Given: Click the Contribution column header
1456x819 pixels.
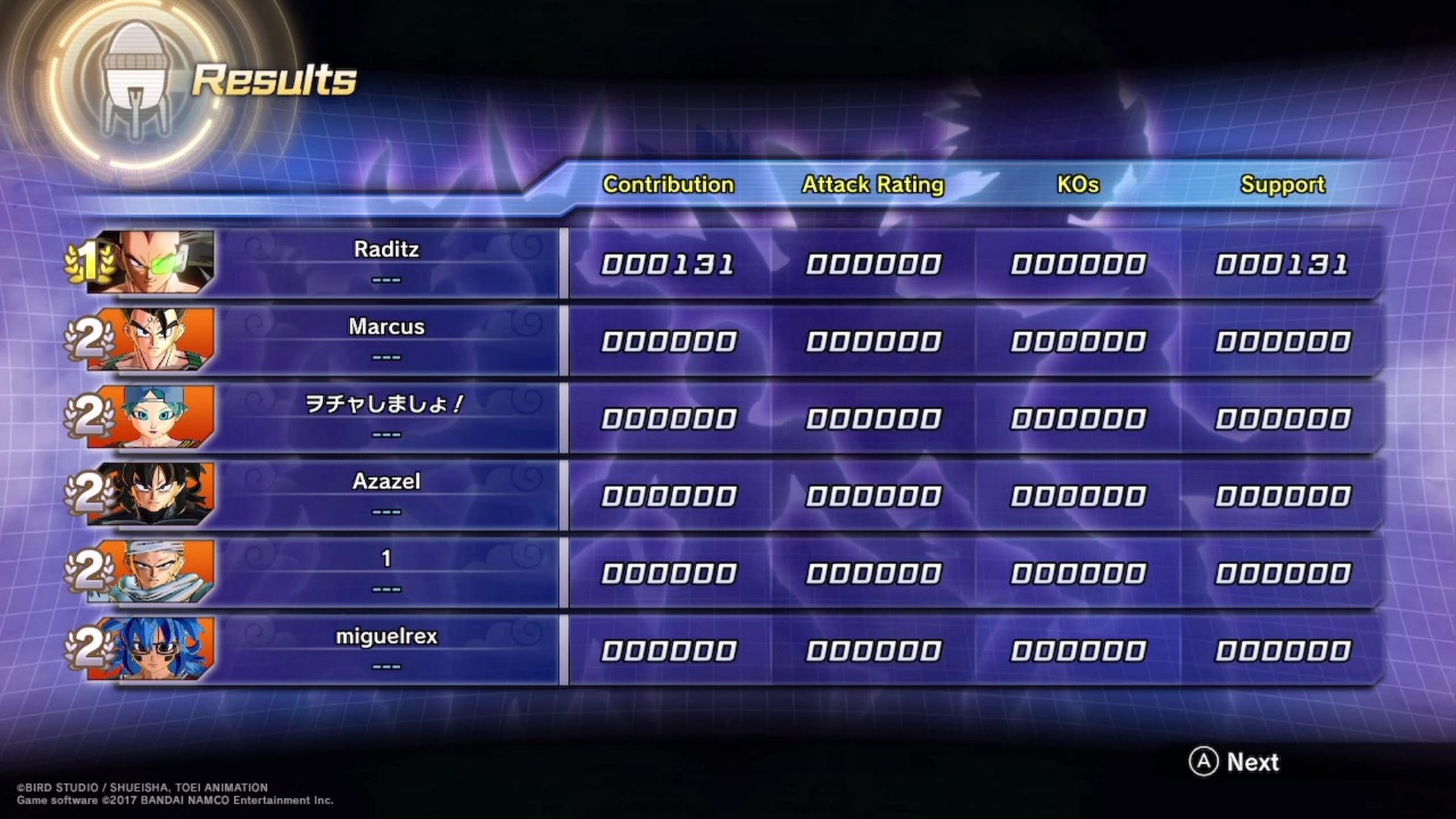Looking at the screenshot, I should pyautogui.click(x=668, y=184).
